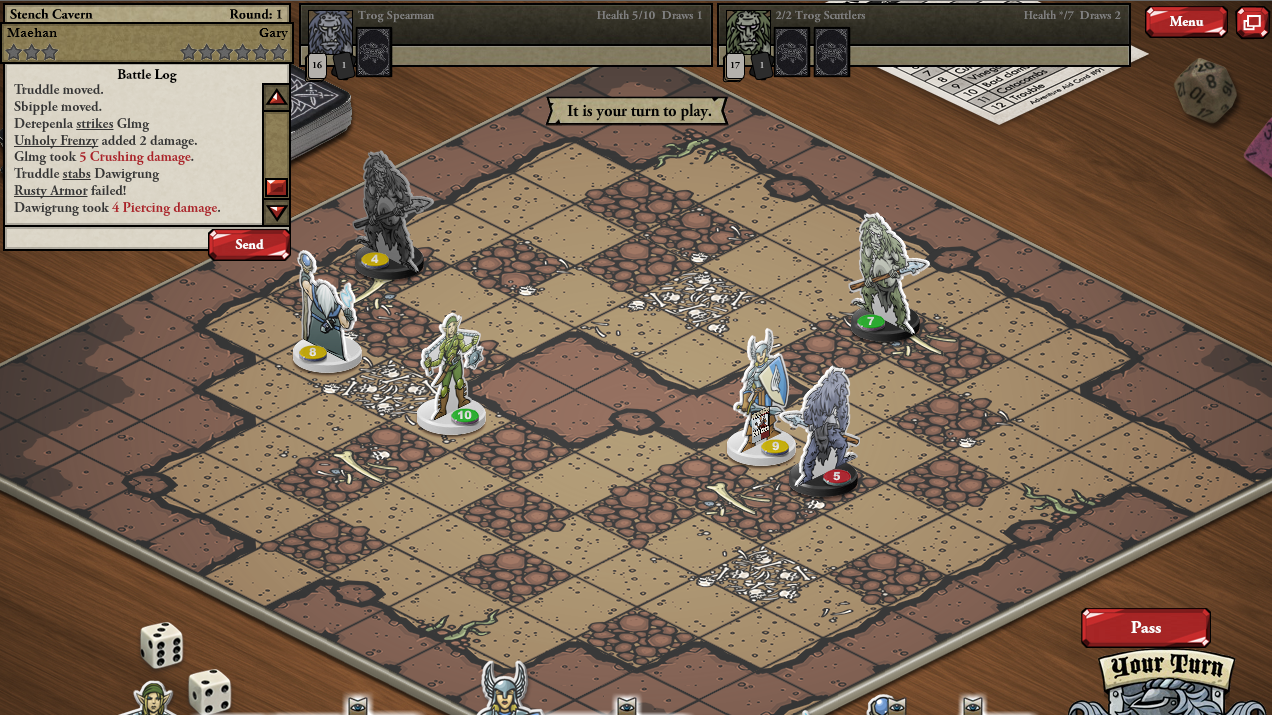The width and height of the screenshot is (1272, 715).
Task: Select the Trog Scuttlers portrait
Action: [748, 34]
